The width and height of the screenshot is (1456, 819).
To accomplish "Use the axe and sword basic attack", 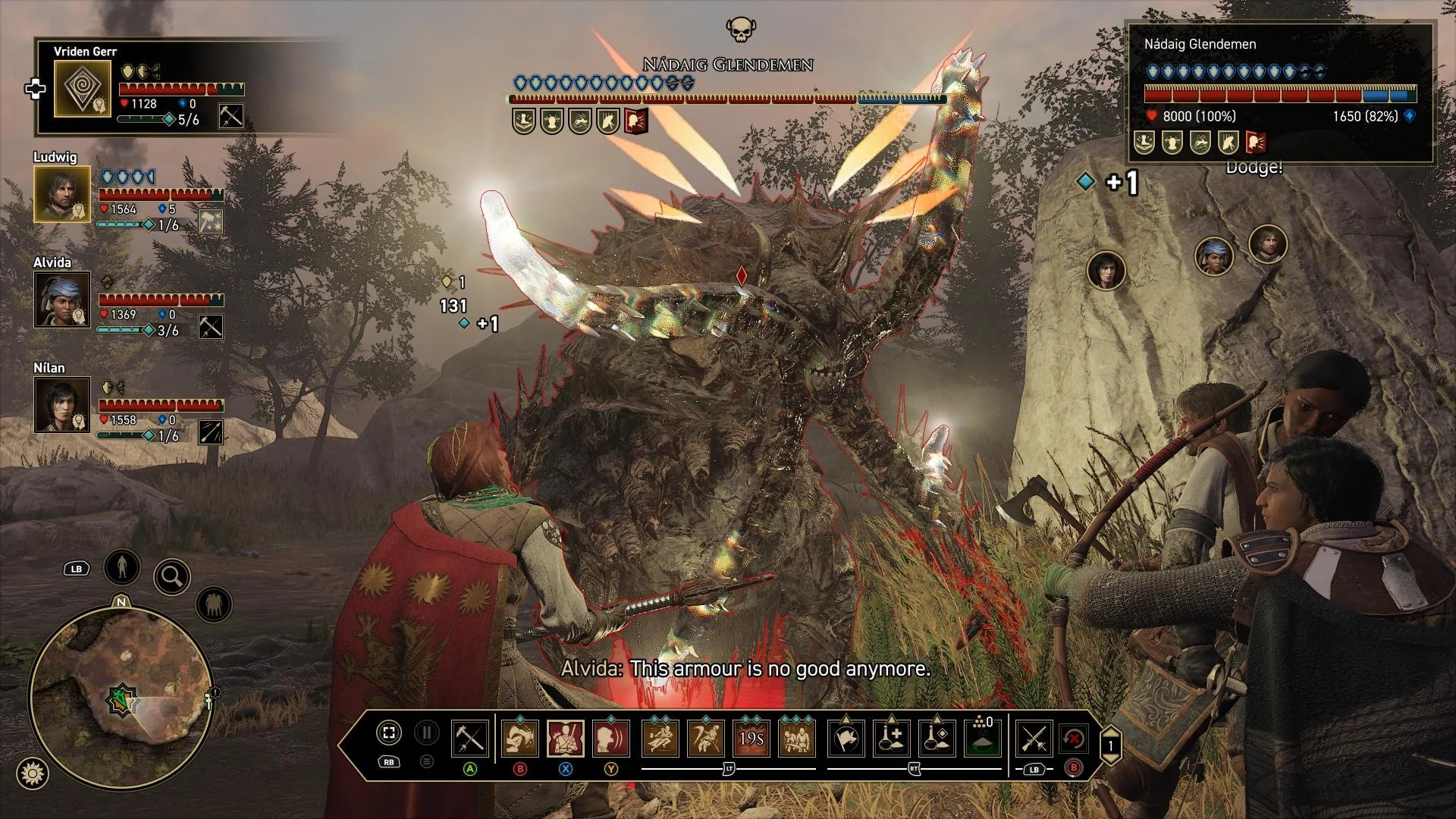I will pos(469,738).
